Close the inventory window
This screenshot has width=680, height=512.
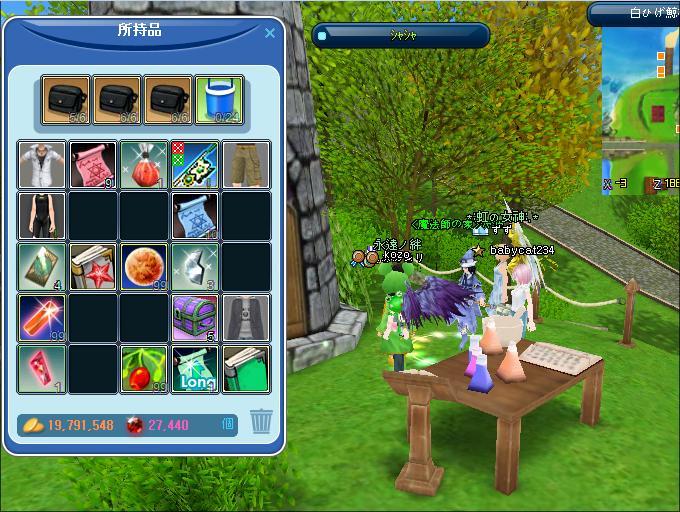(269, 33)
